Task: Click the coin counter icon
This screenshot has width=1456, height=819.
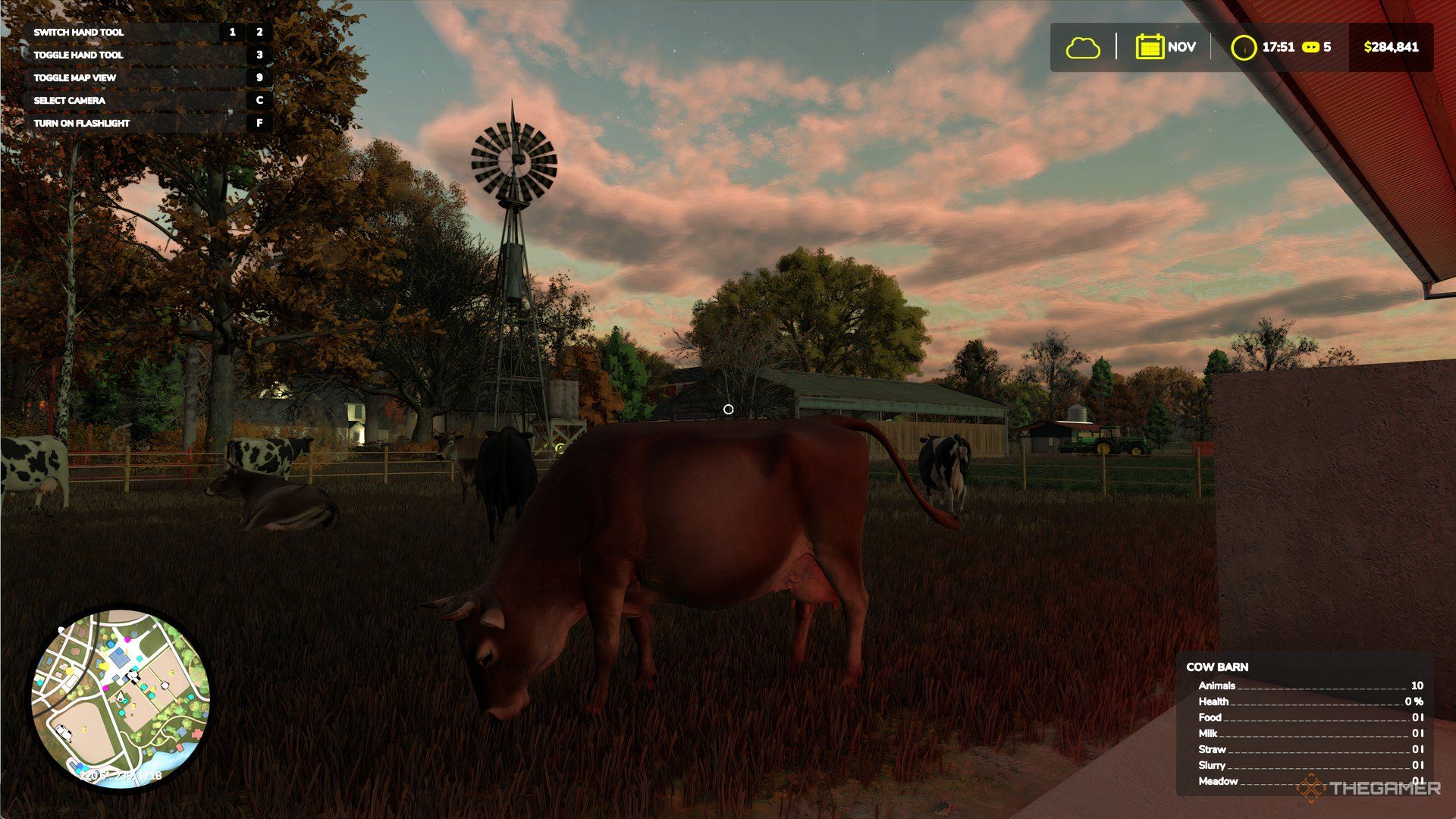Action: (1310, 47)
